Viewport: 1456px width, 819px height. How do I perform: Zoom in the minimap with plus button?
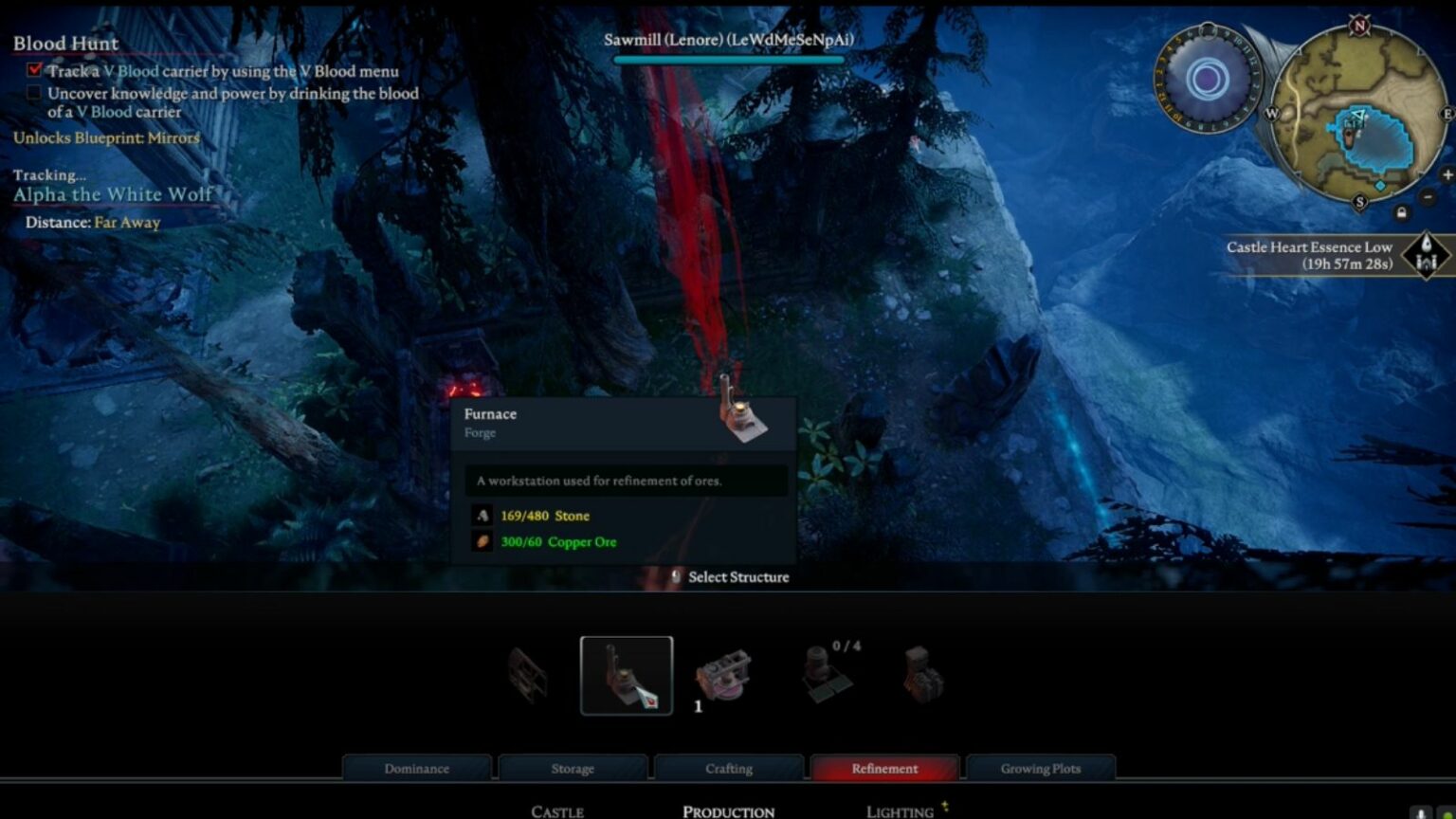(1447, 174)
